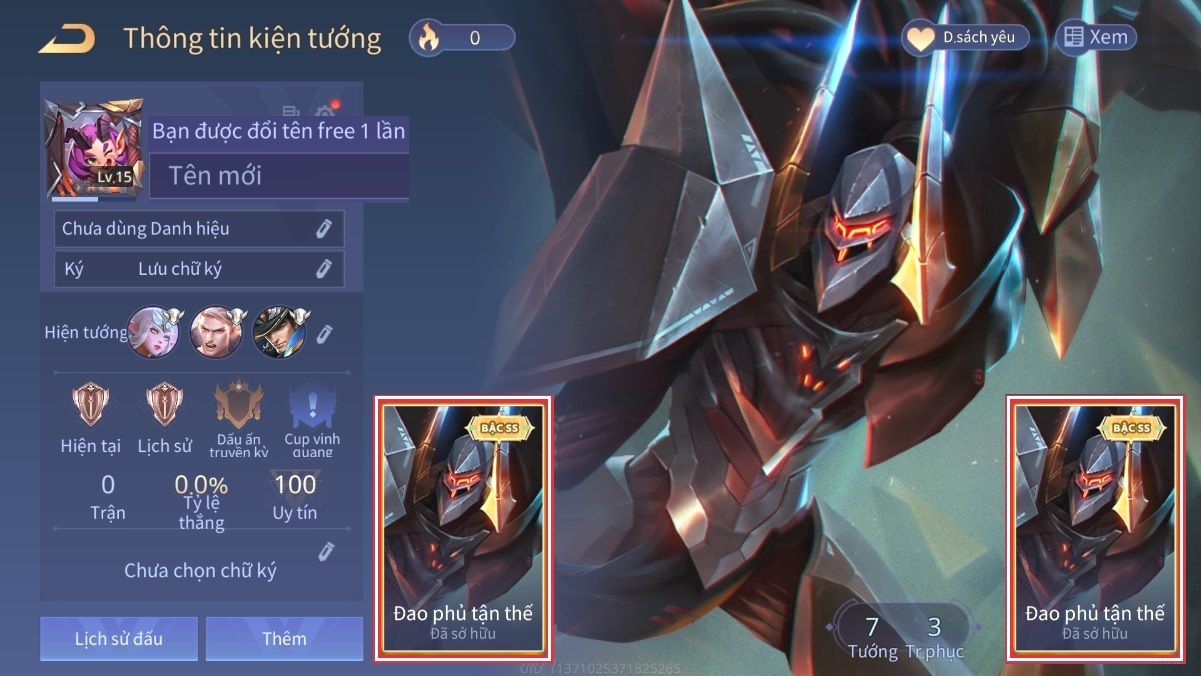Edit the Chưa dùng Danh hiệu title

click(323, 229)
